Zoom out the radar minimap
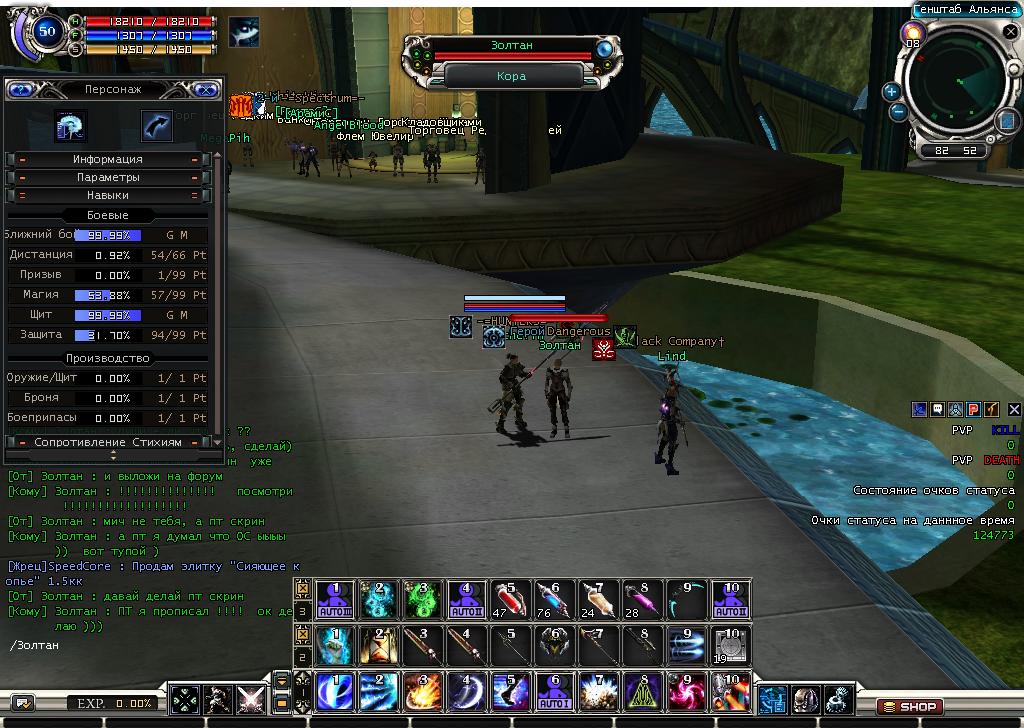Screen dimensions: 1024x728 click(897, 112)
